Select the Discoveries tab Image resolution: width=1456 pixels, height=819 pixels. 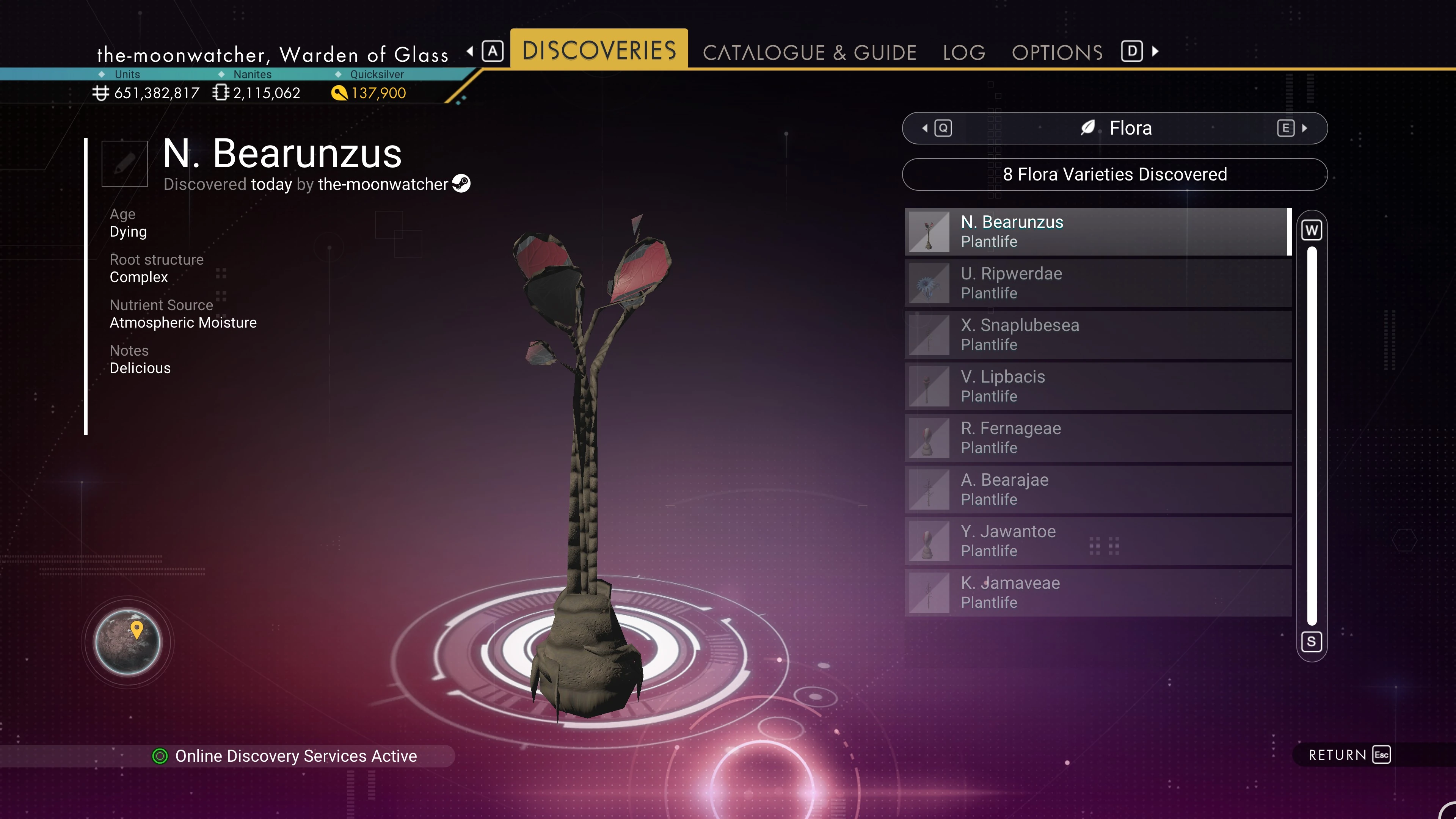(599, 50)
